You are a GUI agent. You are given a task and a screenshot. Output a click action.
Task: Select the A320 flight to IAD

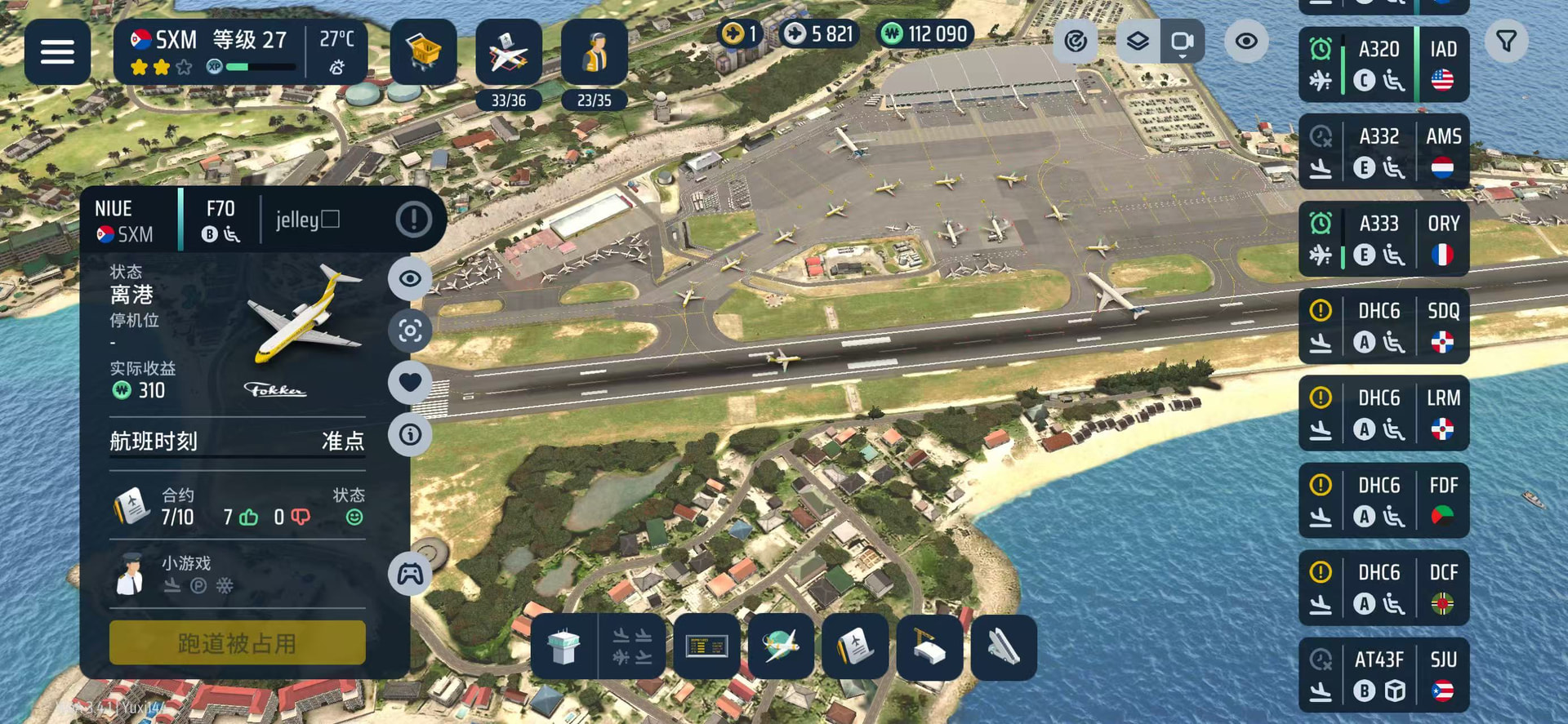pyautogui.click(x=1383, y=64)
